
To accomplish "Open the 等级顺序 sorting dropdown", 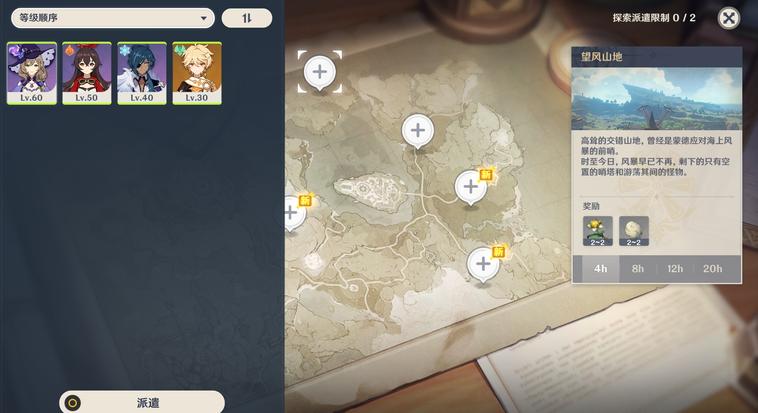I will [112, 18].
